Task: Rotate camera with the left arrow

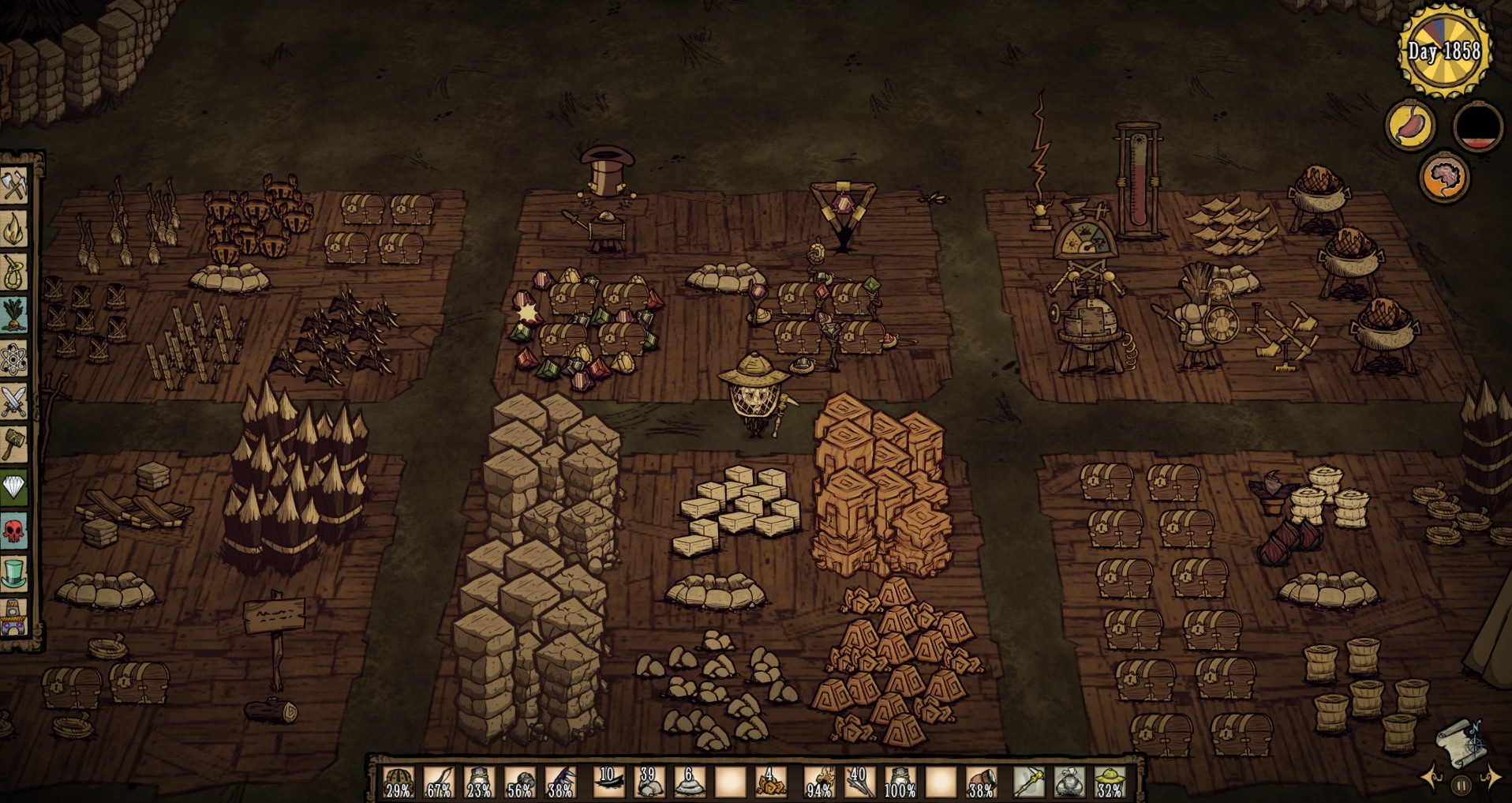Action: 1432,779
